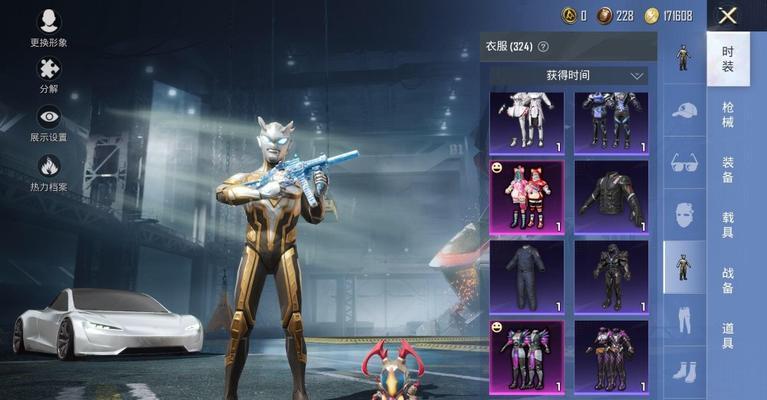The image size is (767, 400).
Task: Select the dark blue jumpsuit item
Action: pyautogui.click(x=527, y=275)
